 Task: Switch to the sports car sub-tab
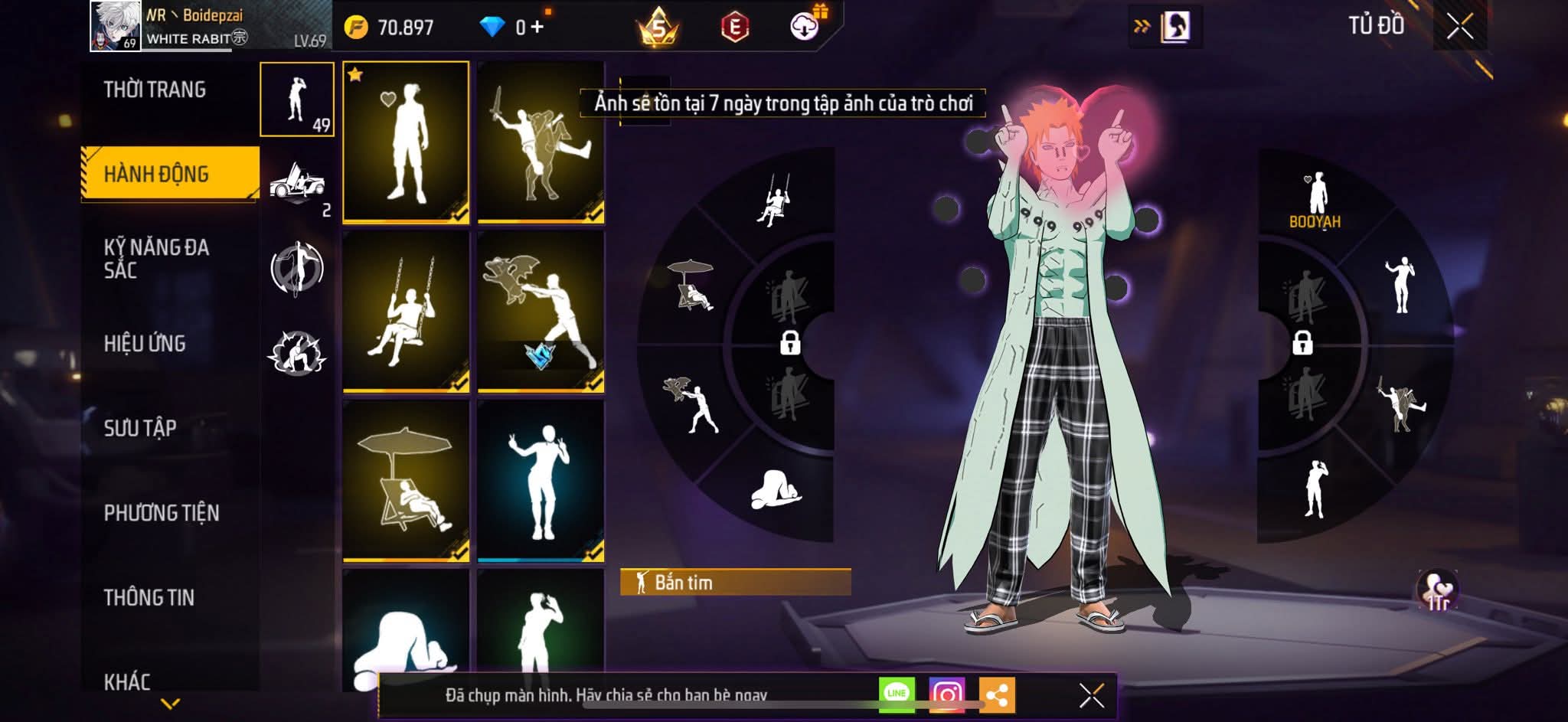[297, 185]
